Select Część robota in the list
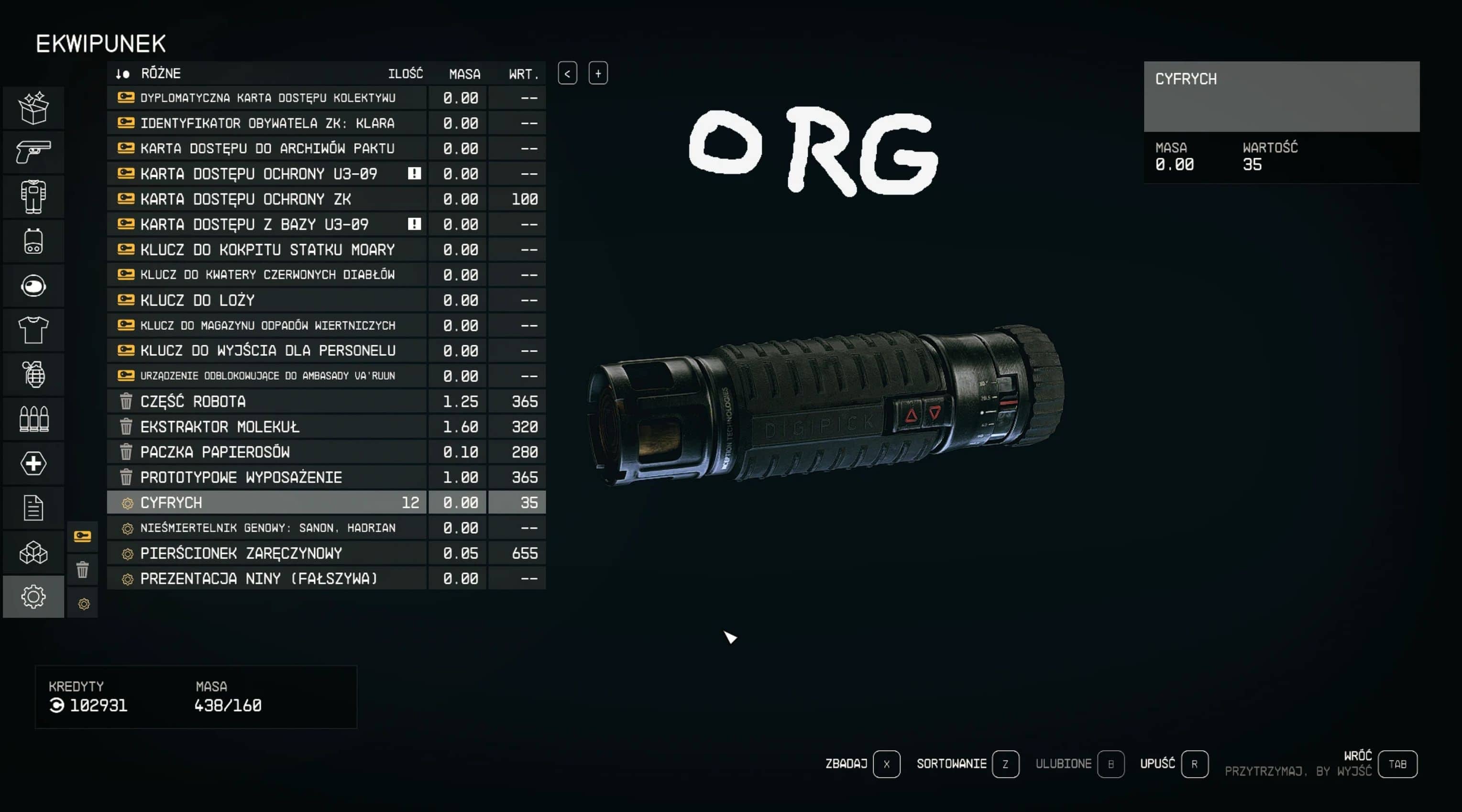Screen dimensions: 1462x812 click(x=267, y=401)
